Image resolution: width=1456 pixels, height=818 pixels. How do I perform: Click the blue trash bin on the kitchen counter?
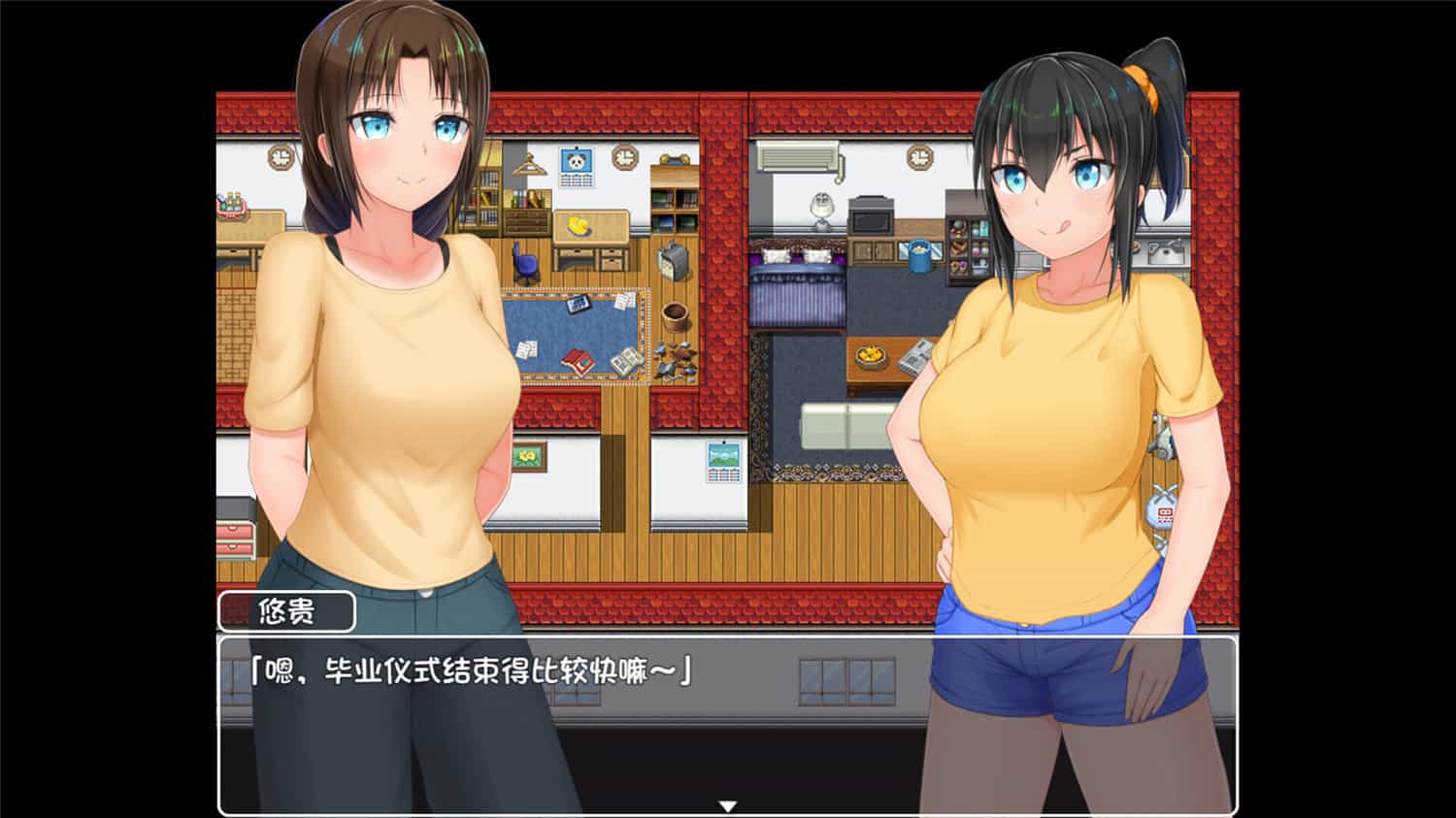(918, 254)
